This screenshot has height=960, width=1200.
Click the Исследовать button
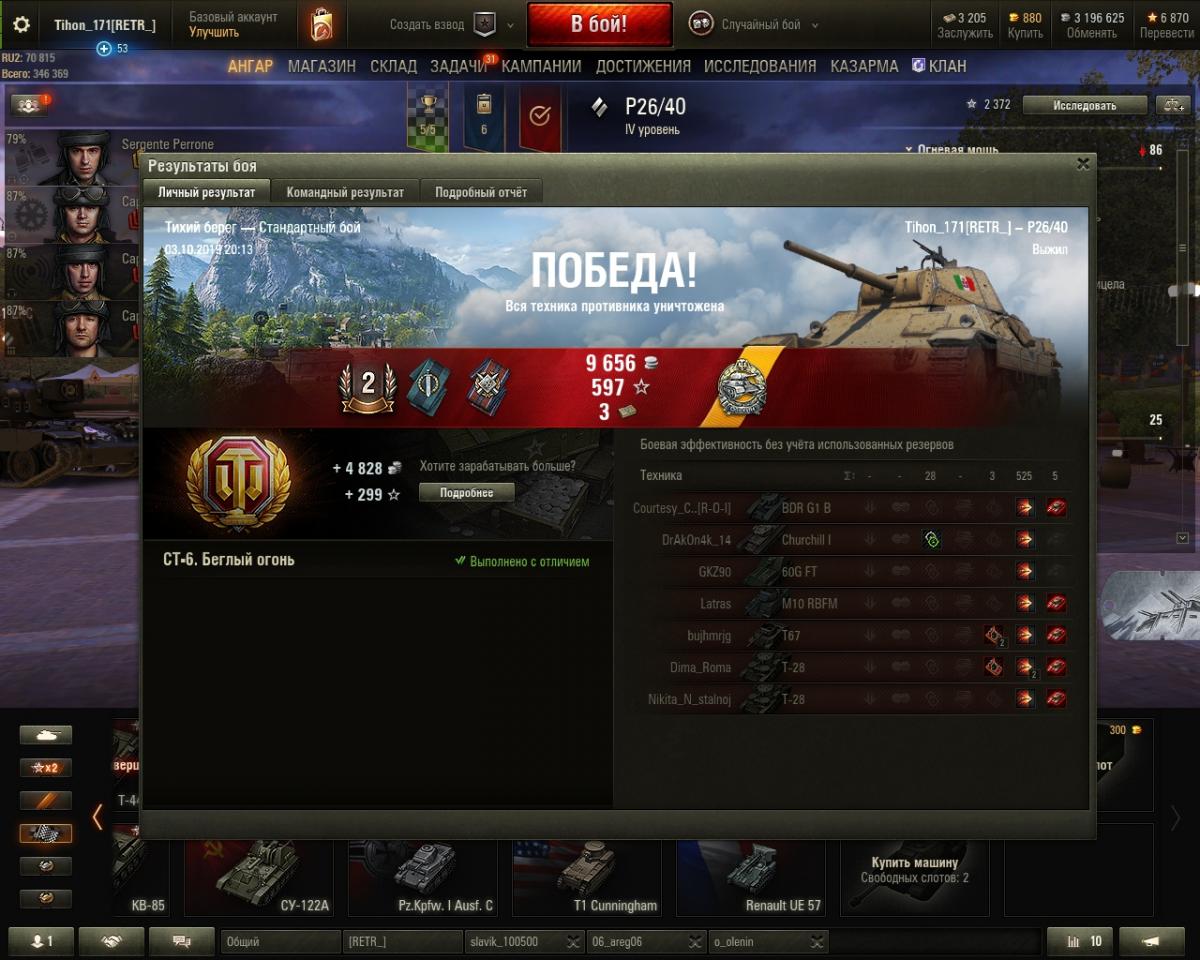(x=1084, y=105)
